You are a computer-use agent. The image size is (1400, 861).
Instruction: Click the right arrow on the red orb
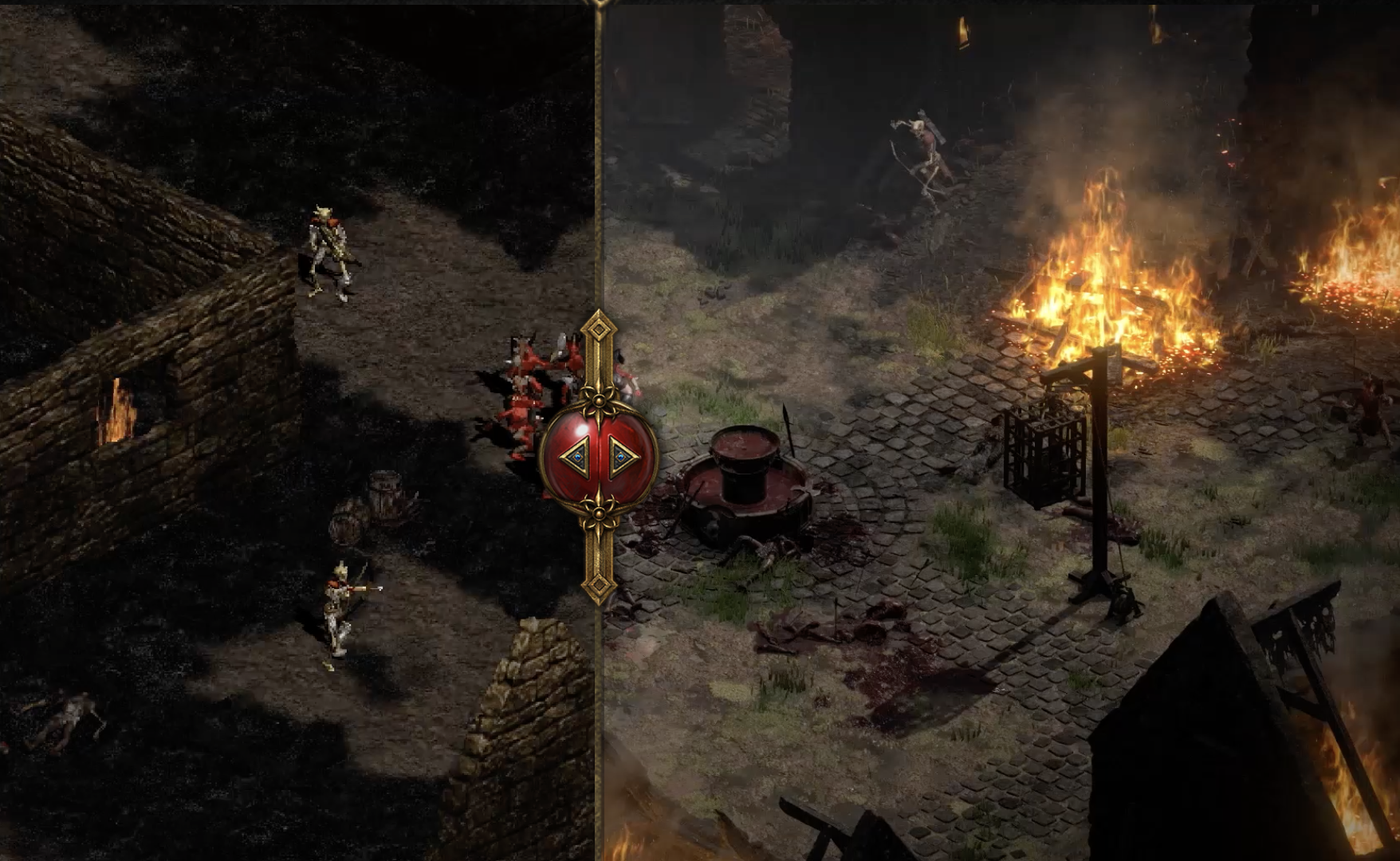click(x=623, y=457)
